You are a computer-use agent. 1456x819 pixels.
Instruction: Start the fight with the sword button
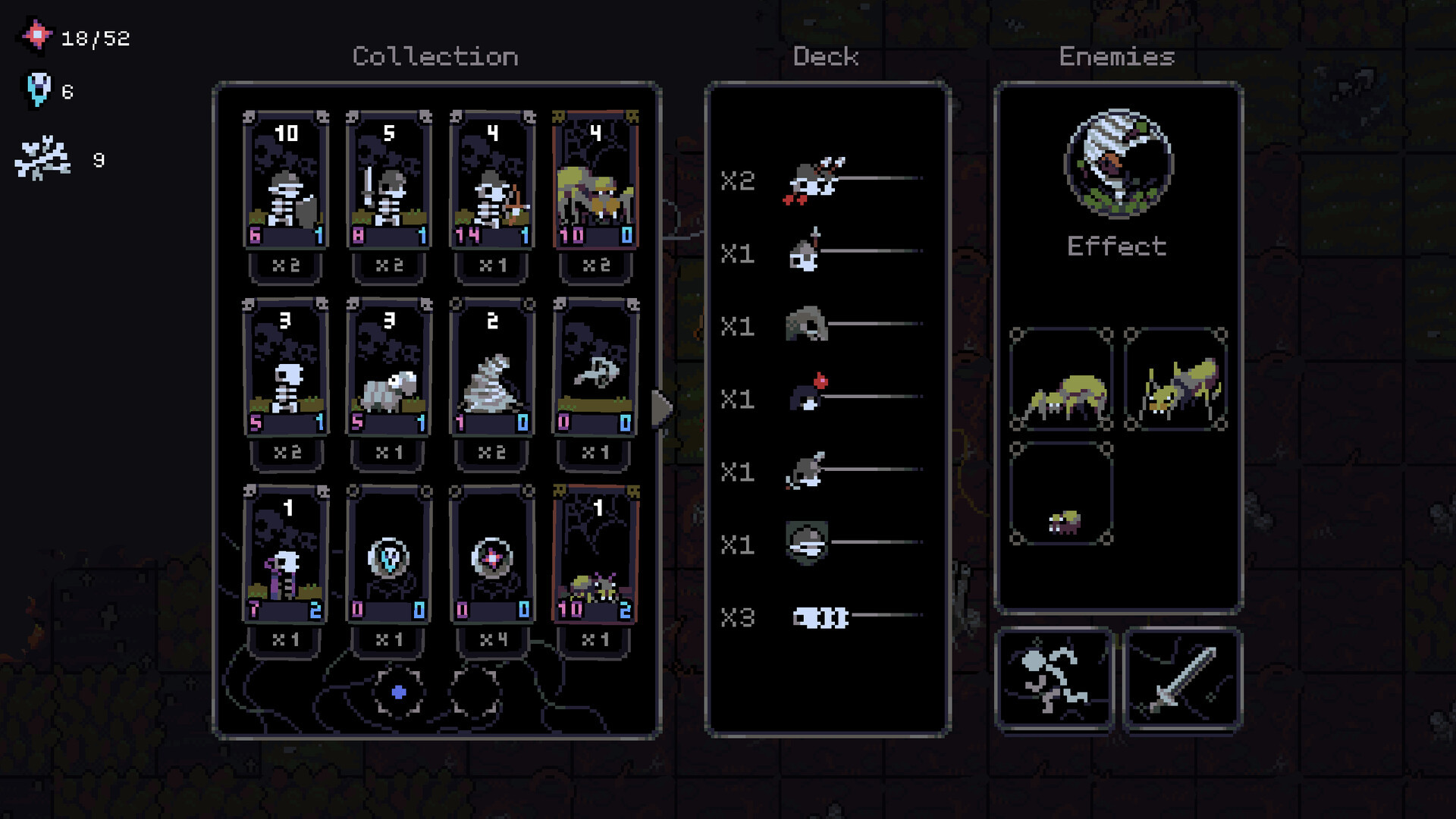pyautogui.click(x=1182, y=679)
